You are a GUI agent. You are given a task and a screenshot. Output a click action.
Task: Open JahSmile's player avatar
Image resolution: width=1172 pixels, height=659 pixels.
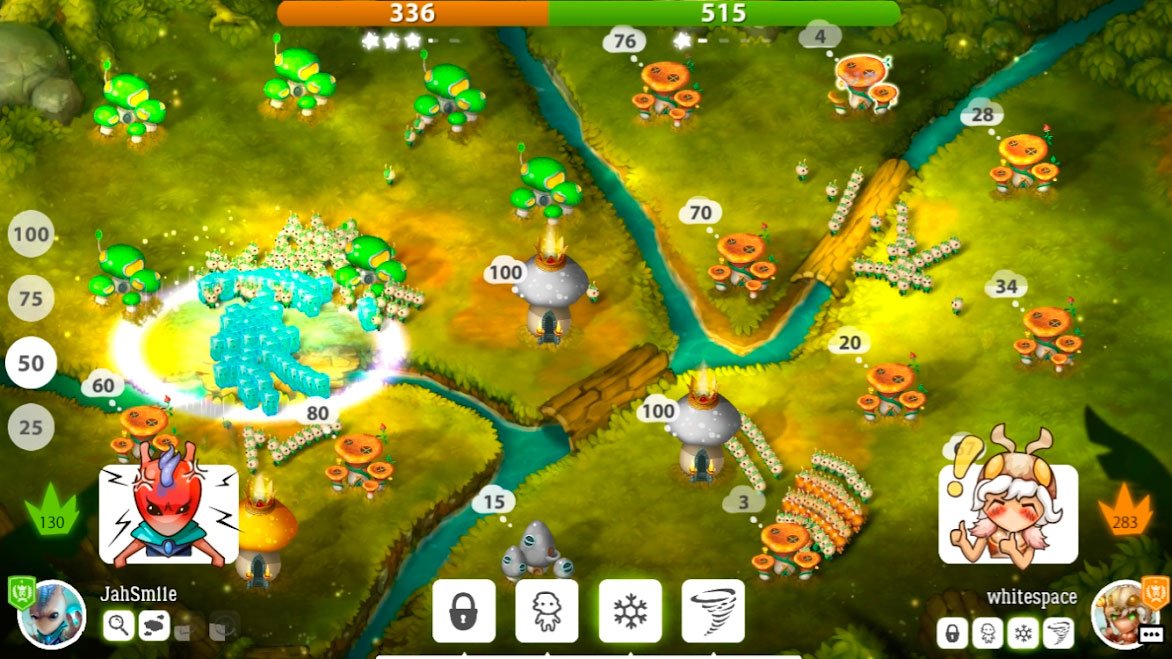[51, 614]
